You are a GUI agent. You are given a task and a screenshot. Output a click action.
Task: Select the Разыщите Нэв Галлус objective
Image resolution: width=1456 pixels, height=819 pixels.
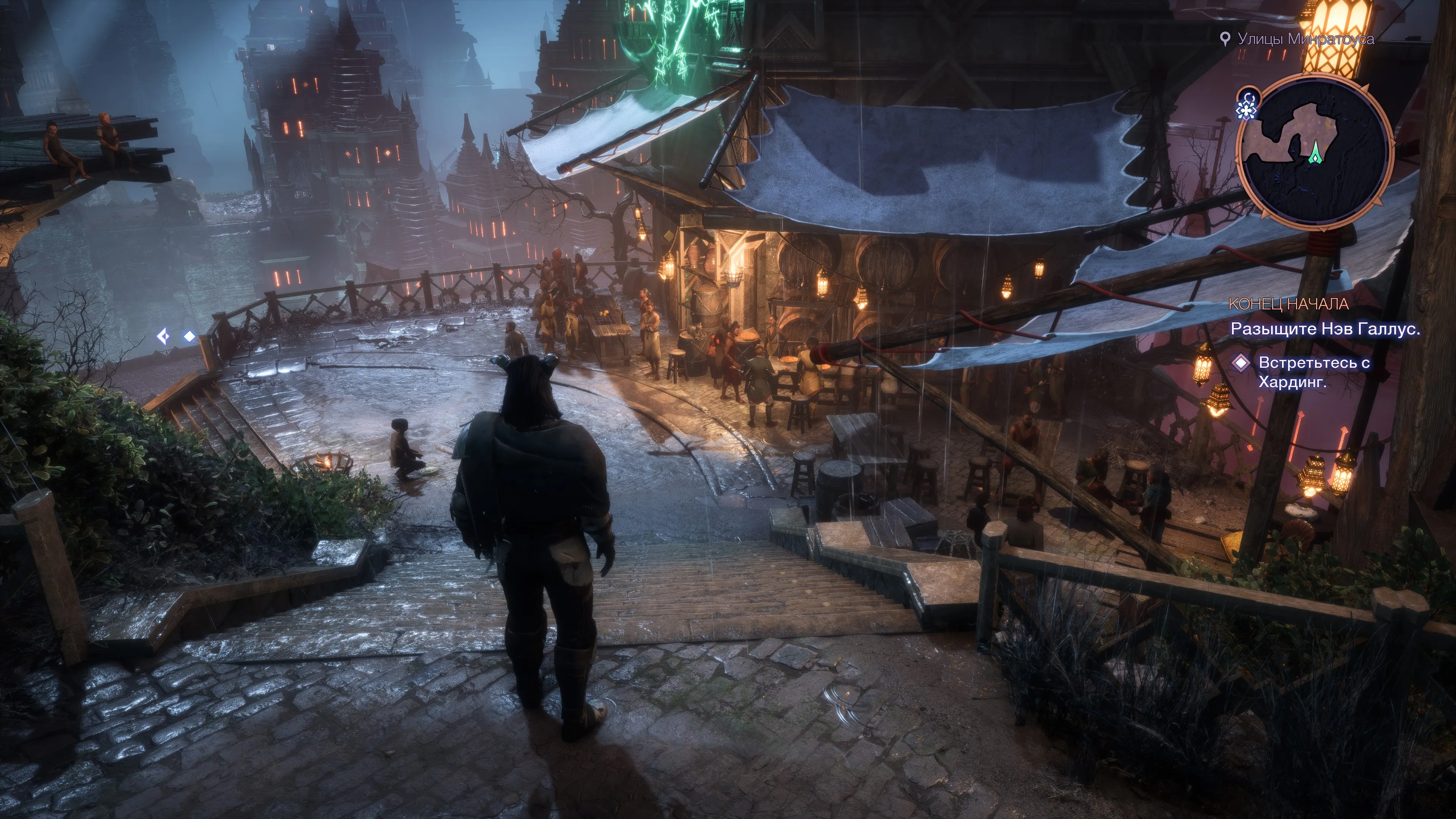click(x=1325, y=329)
